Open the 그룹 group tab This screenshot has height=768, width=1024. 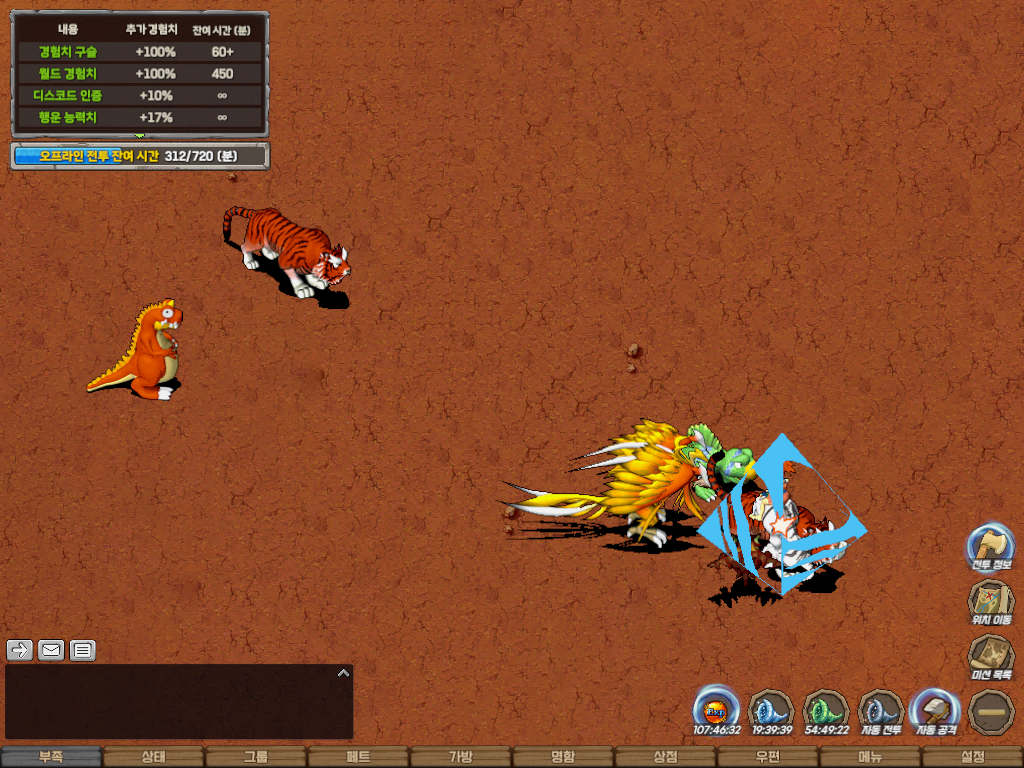click(x=256, y=757)
